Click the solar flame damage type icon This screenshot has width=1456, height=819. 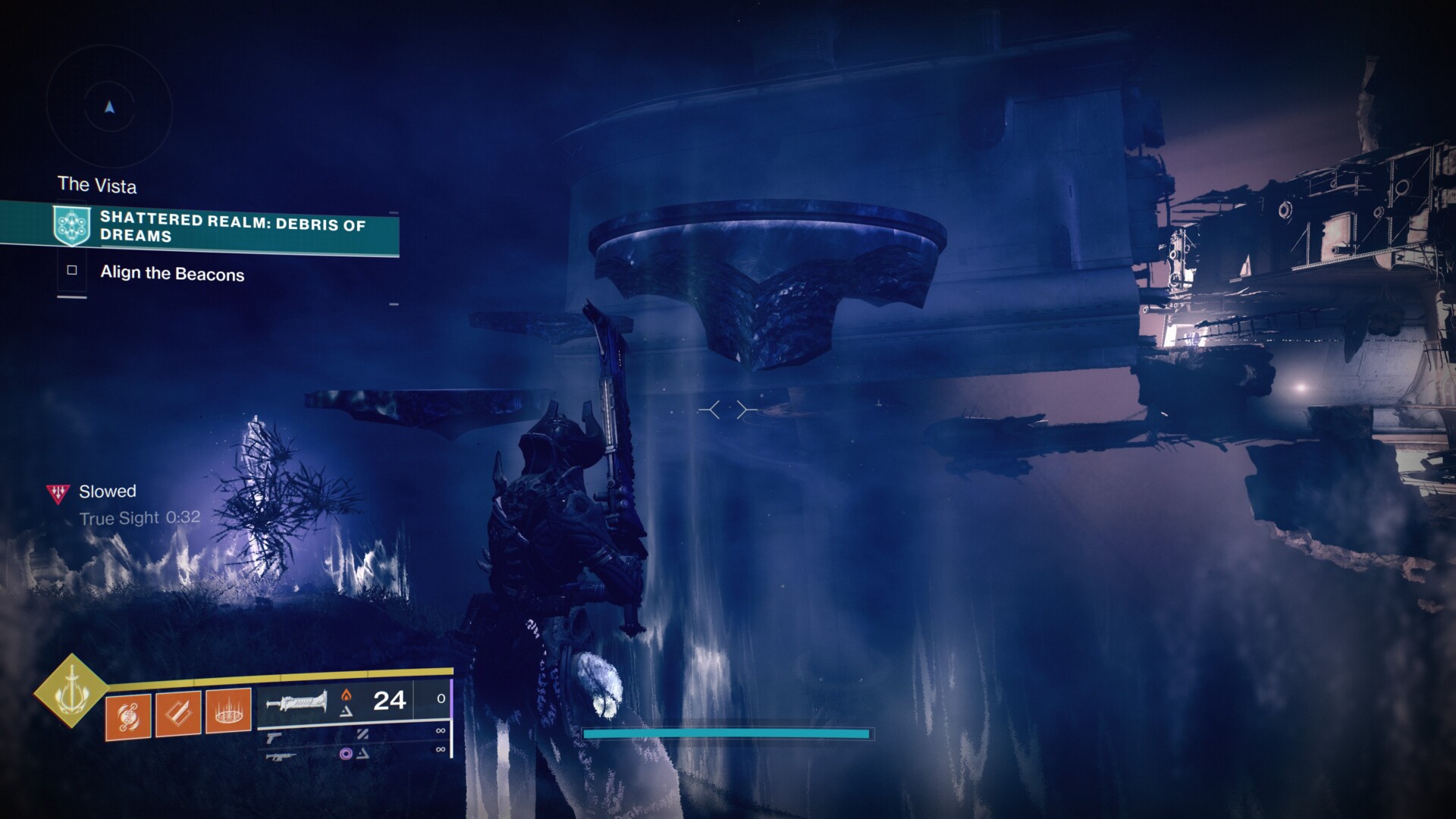348,693
